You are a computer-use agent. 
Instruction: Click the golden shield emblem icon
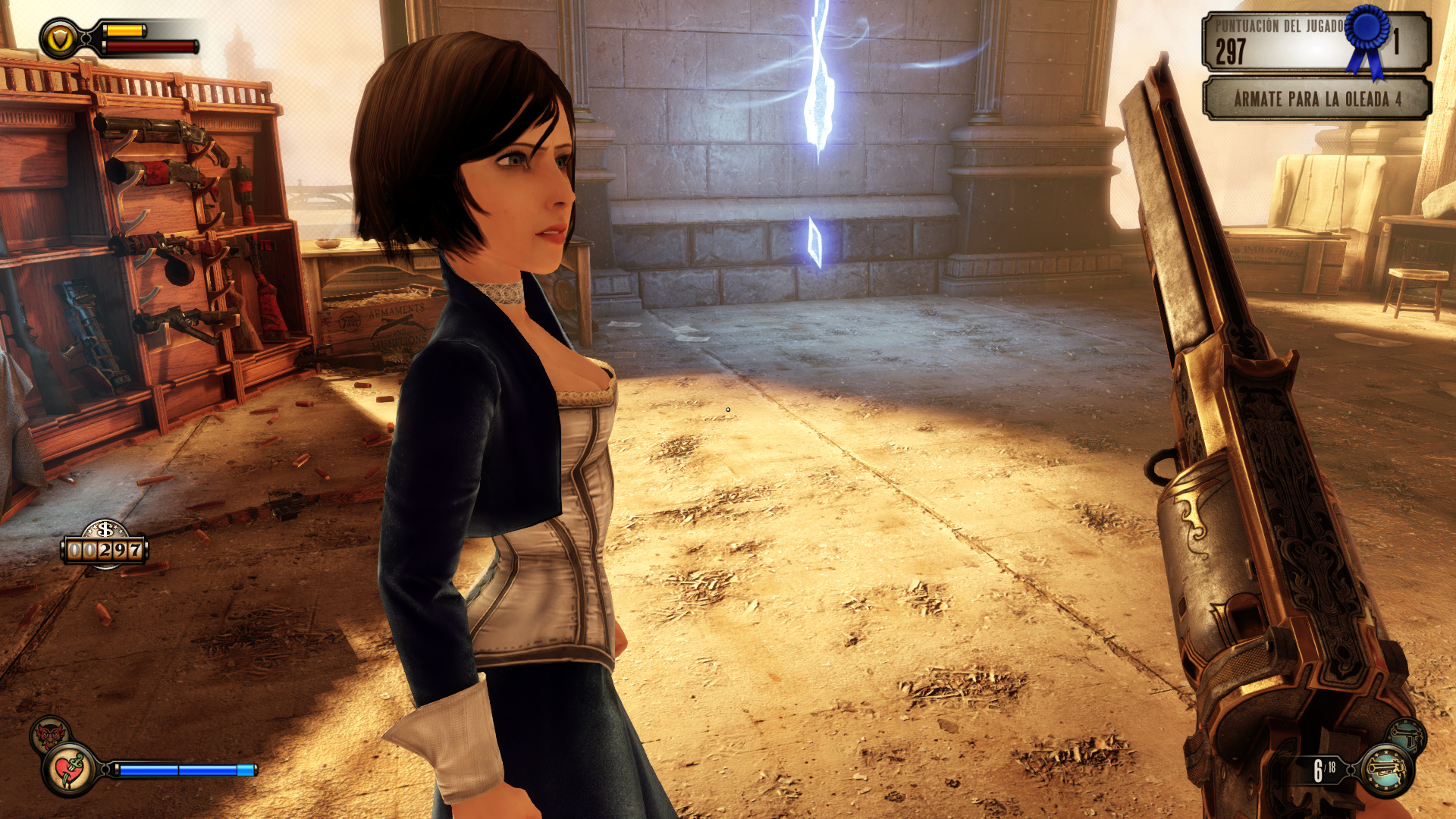(59, 39)
